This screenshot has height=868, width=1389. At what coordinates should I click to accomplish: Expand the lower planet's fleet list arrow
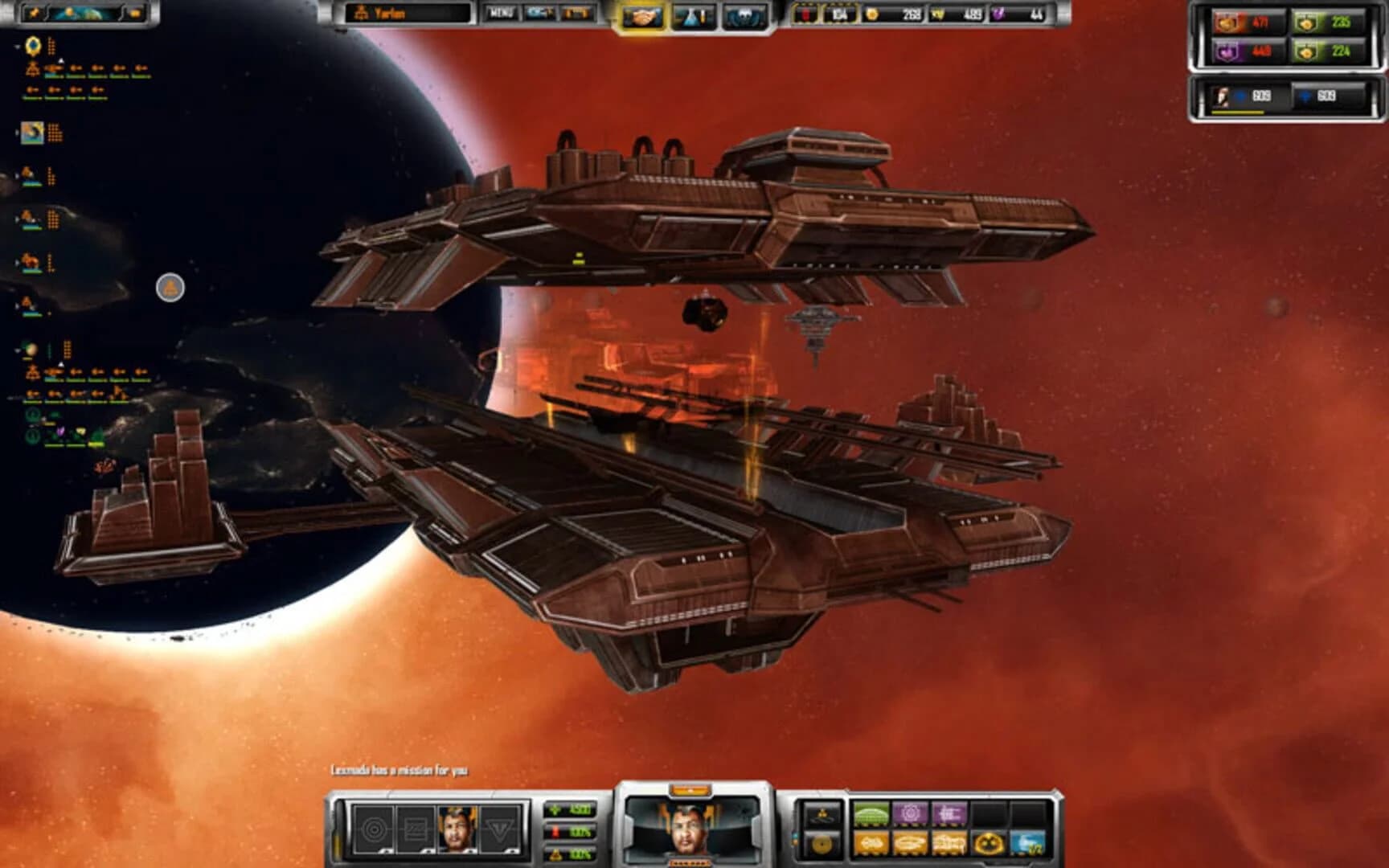[18, 348]
